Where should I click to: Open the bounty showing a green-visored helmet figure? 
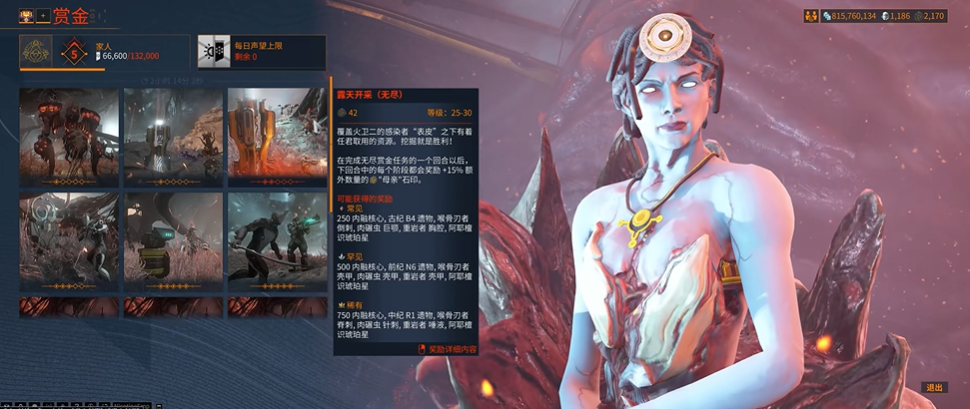tap(173, 239)
